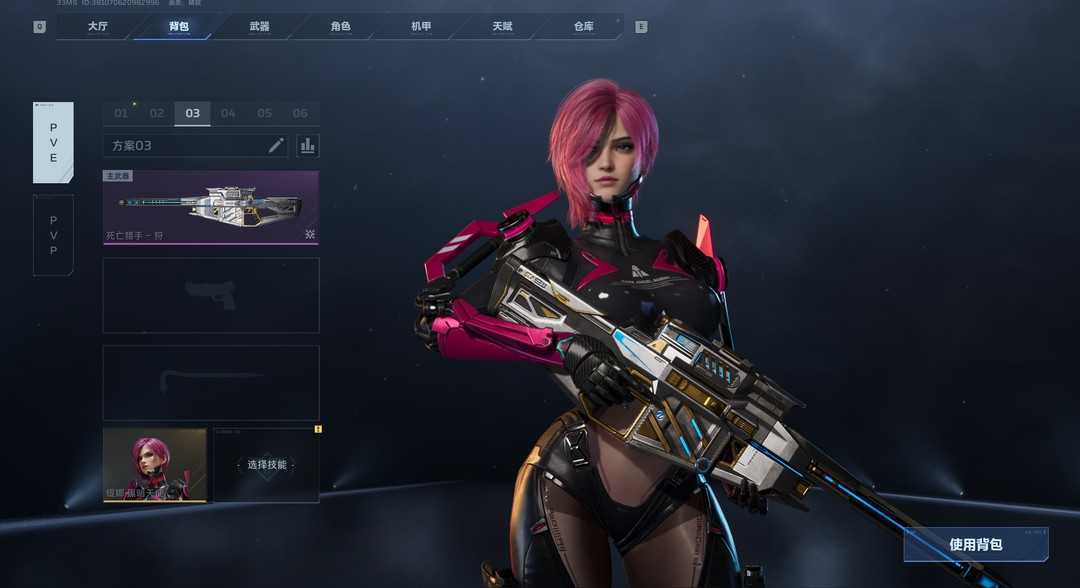1080x588 pixels.
Task: Choose the empty pistol secondary slot
Action: coord(211,295)
